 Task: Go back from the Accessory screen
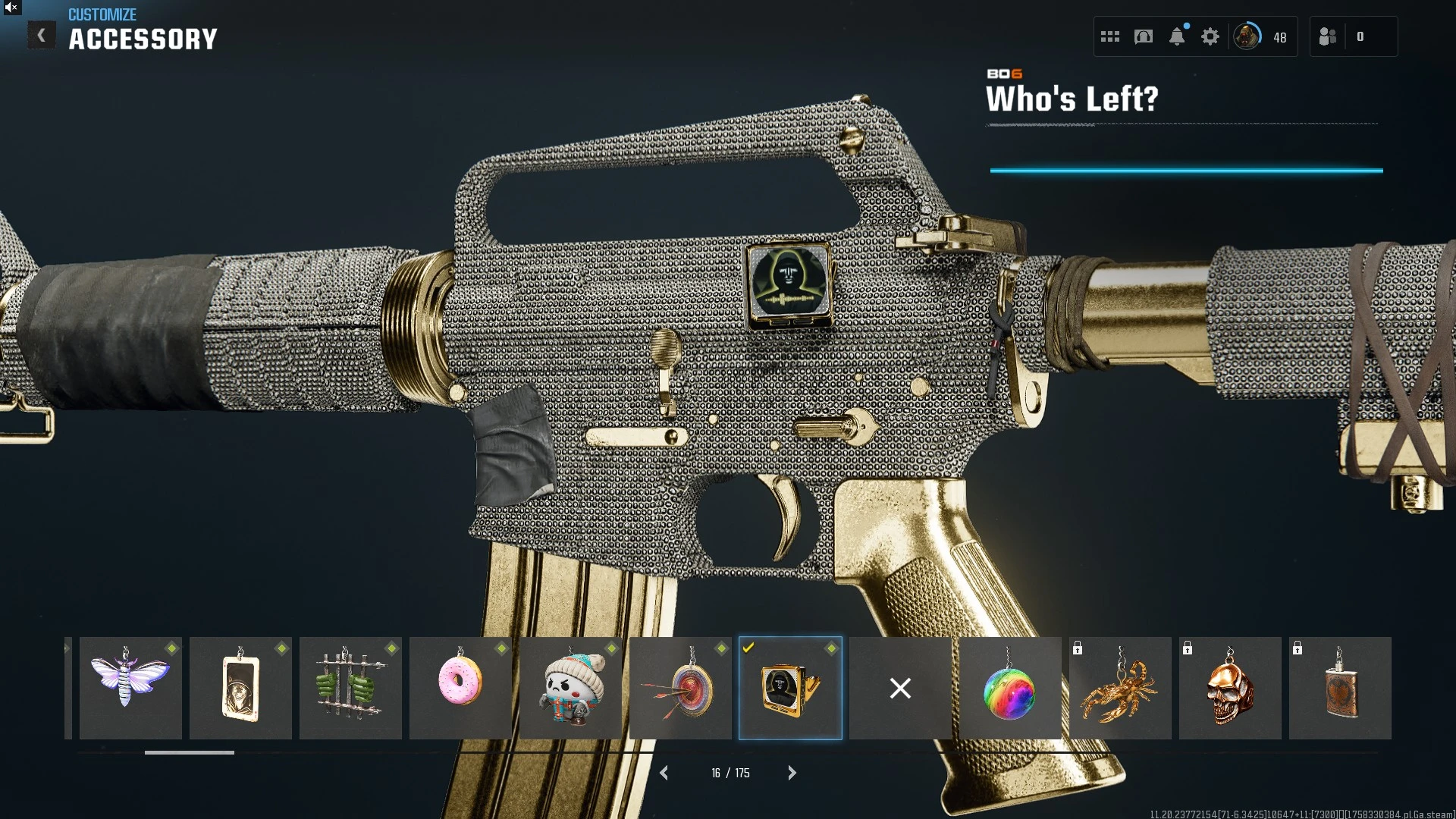42,36
